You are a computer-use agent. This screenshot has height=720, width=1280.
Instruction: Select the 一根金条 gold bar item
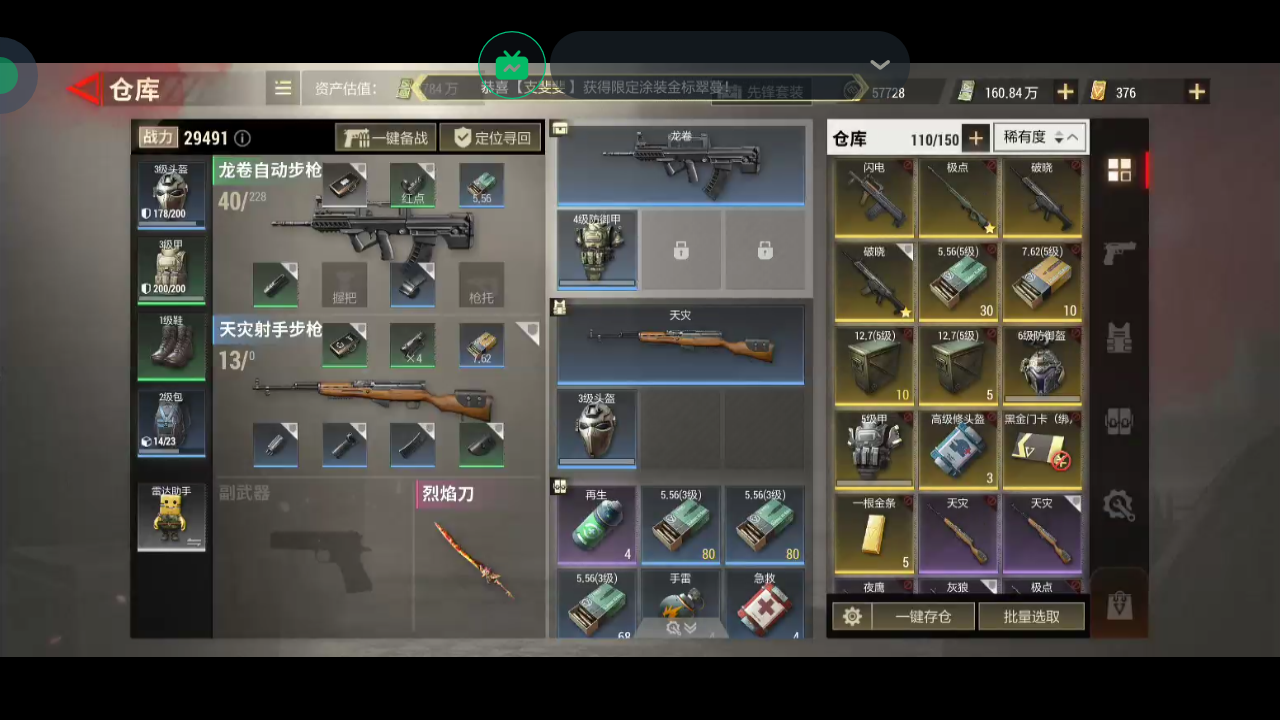point(874,534)
